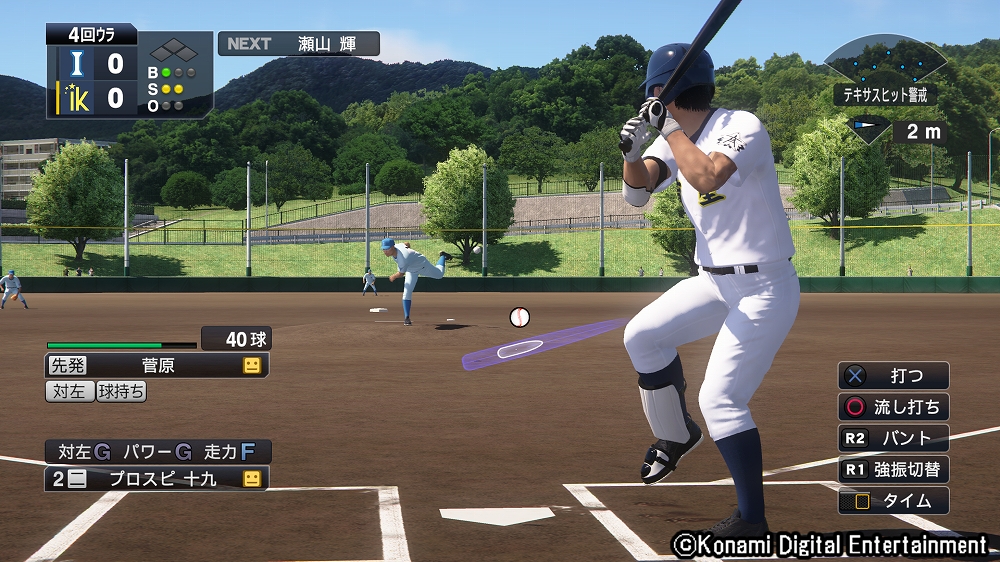Image resolution: width=1000 pixels, height=562 pixels.
Task: Click the base runner diamond indicator
Action: 176,50
